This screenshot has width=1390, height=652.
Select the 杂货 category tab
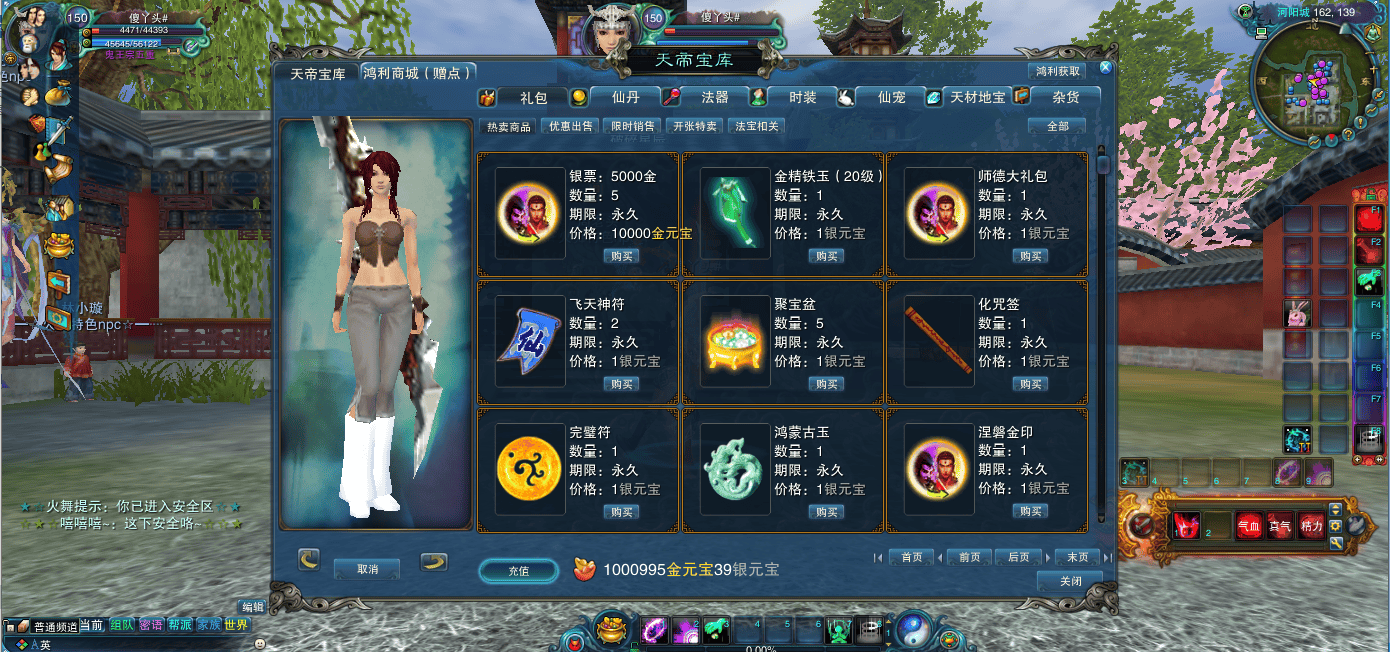point(1065,97)
